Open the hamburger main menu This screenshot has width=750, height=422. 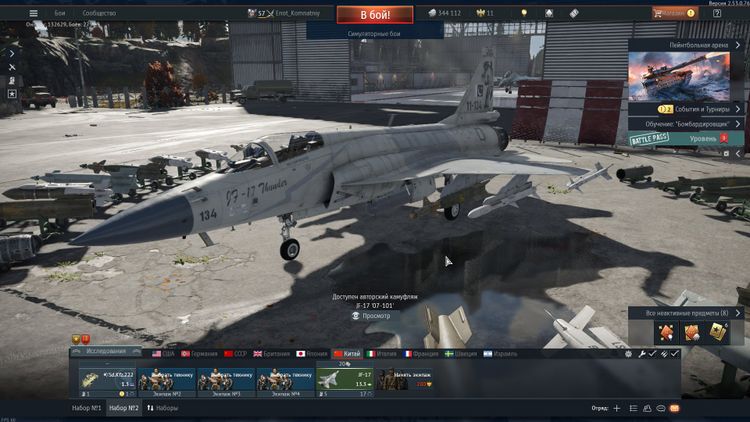click(34, 13)
